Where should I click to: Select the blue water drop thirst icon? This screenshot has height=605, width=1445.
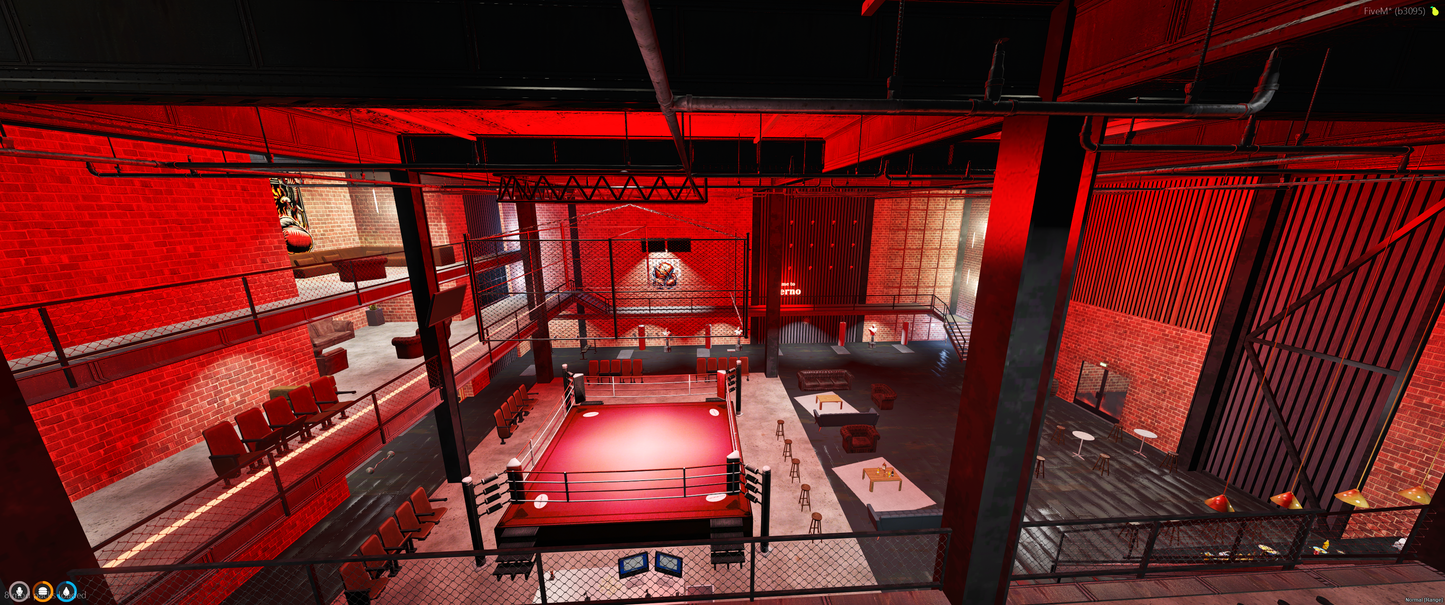pos(67,592)
